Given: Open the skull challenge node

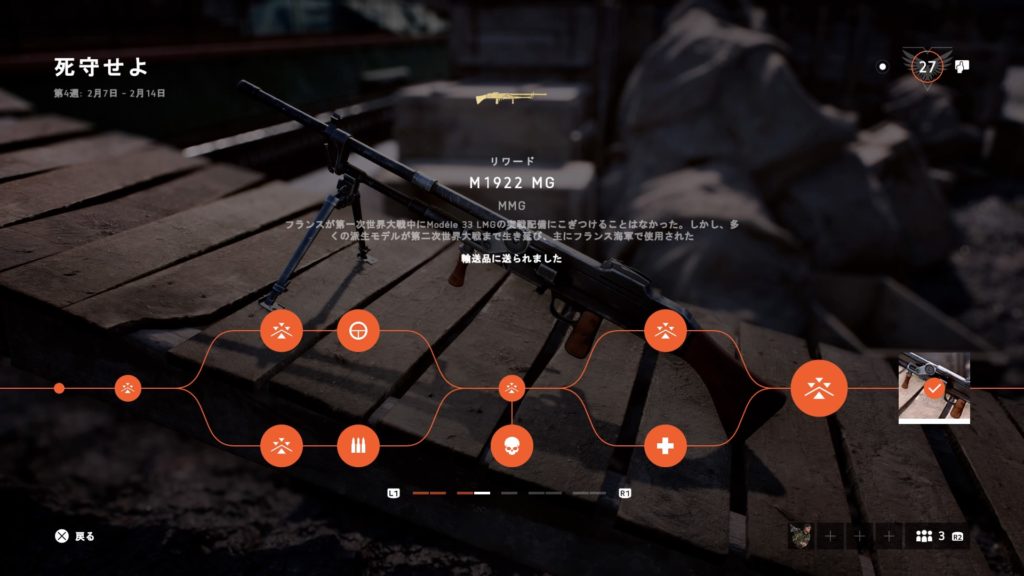Looking at the screenshot, I should 511,446.
